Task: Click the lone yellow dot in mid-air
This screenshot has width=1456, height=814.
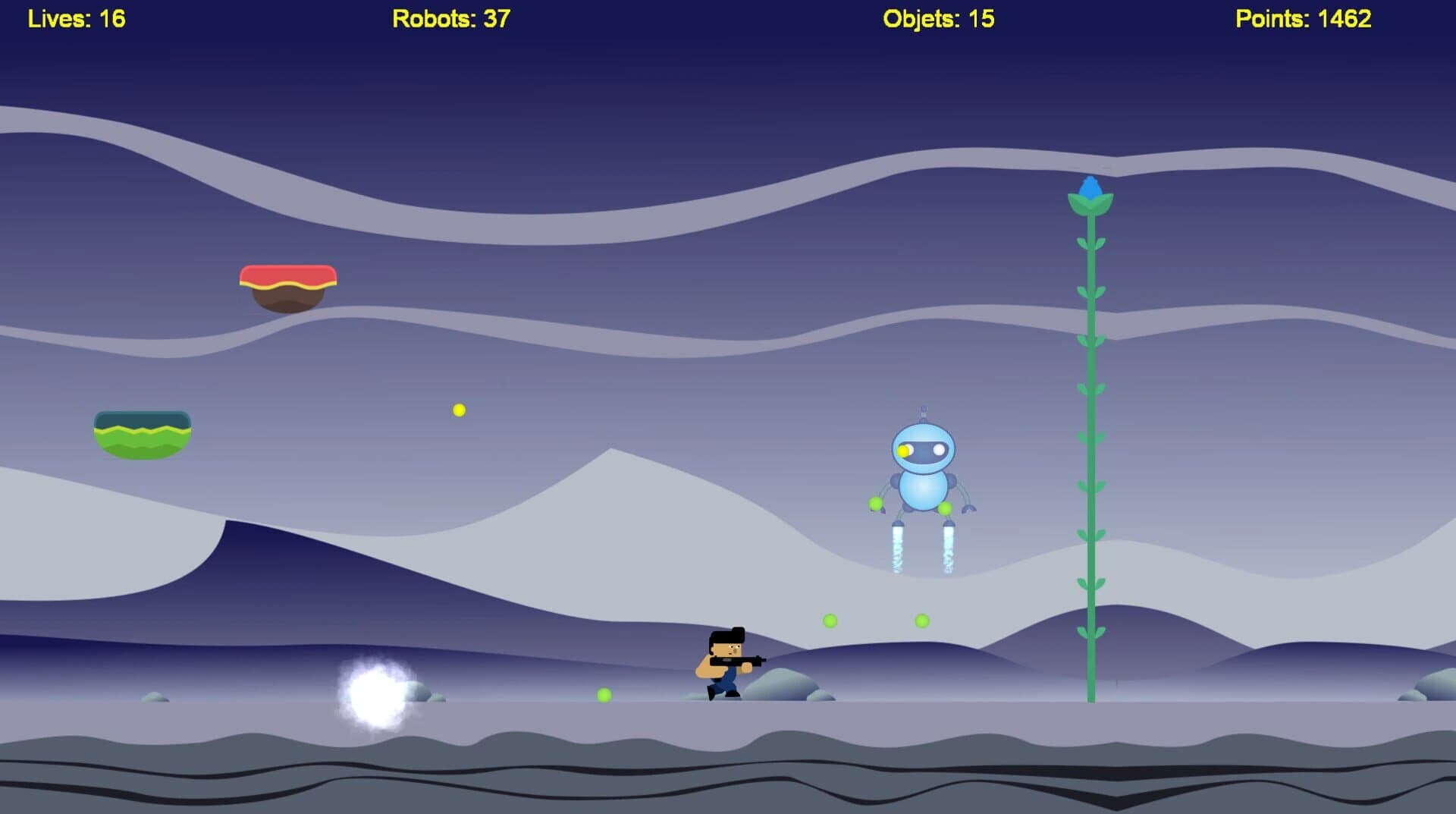Action: 457,408
